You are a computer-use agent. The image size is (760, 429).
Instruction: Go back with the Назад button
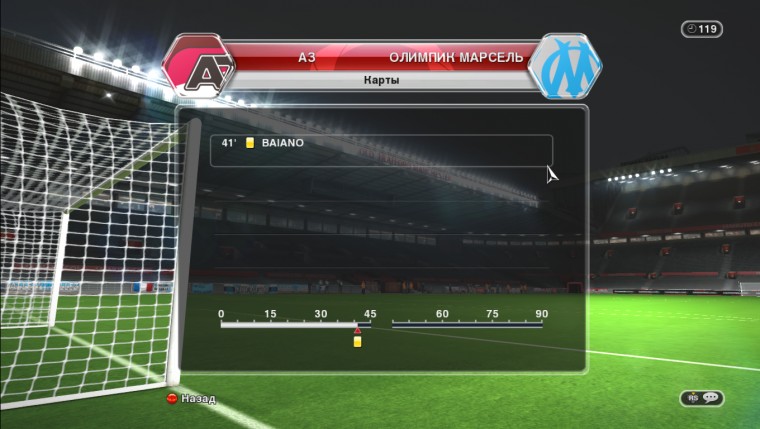[192, 398]
